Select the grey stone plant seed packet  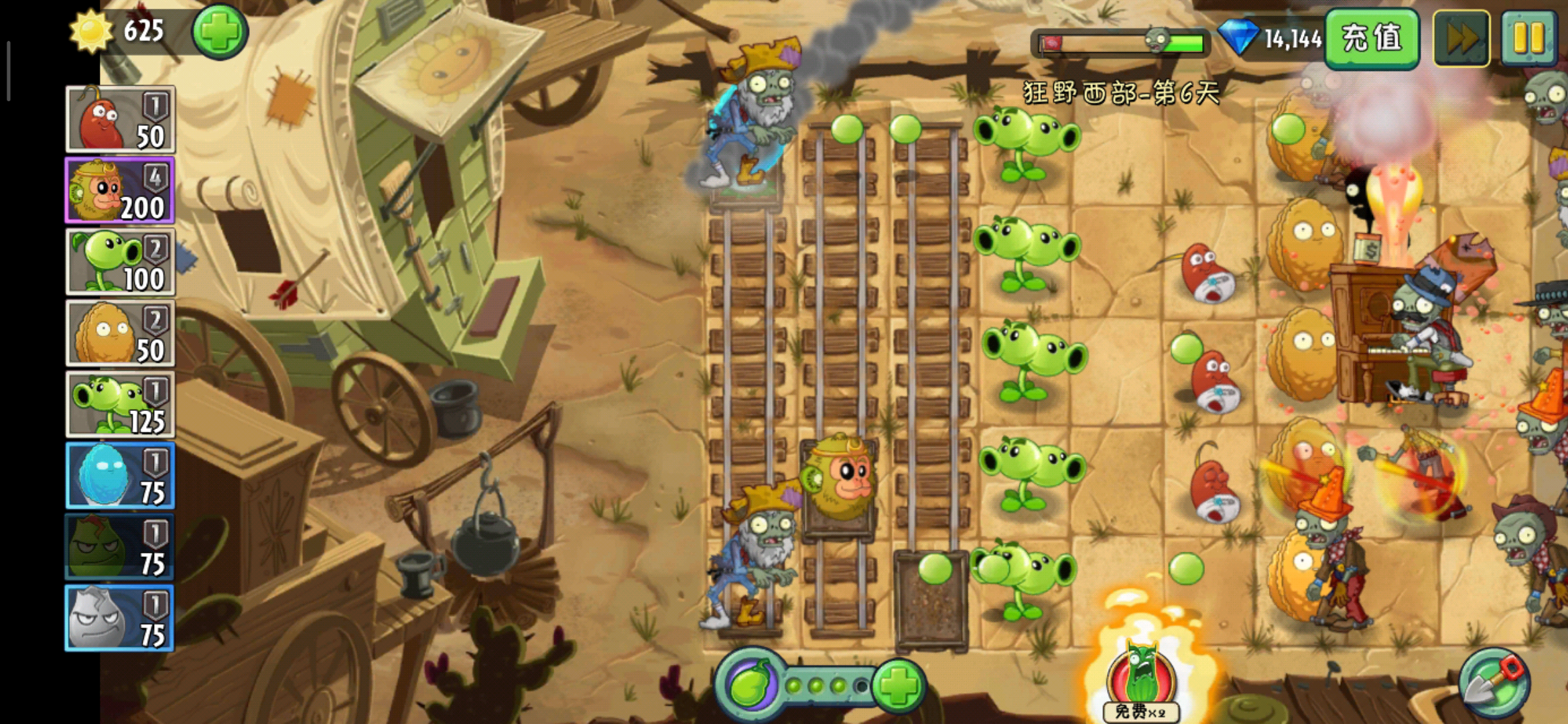(x=121, y=618)
